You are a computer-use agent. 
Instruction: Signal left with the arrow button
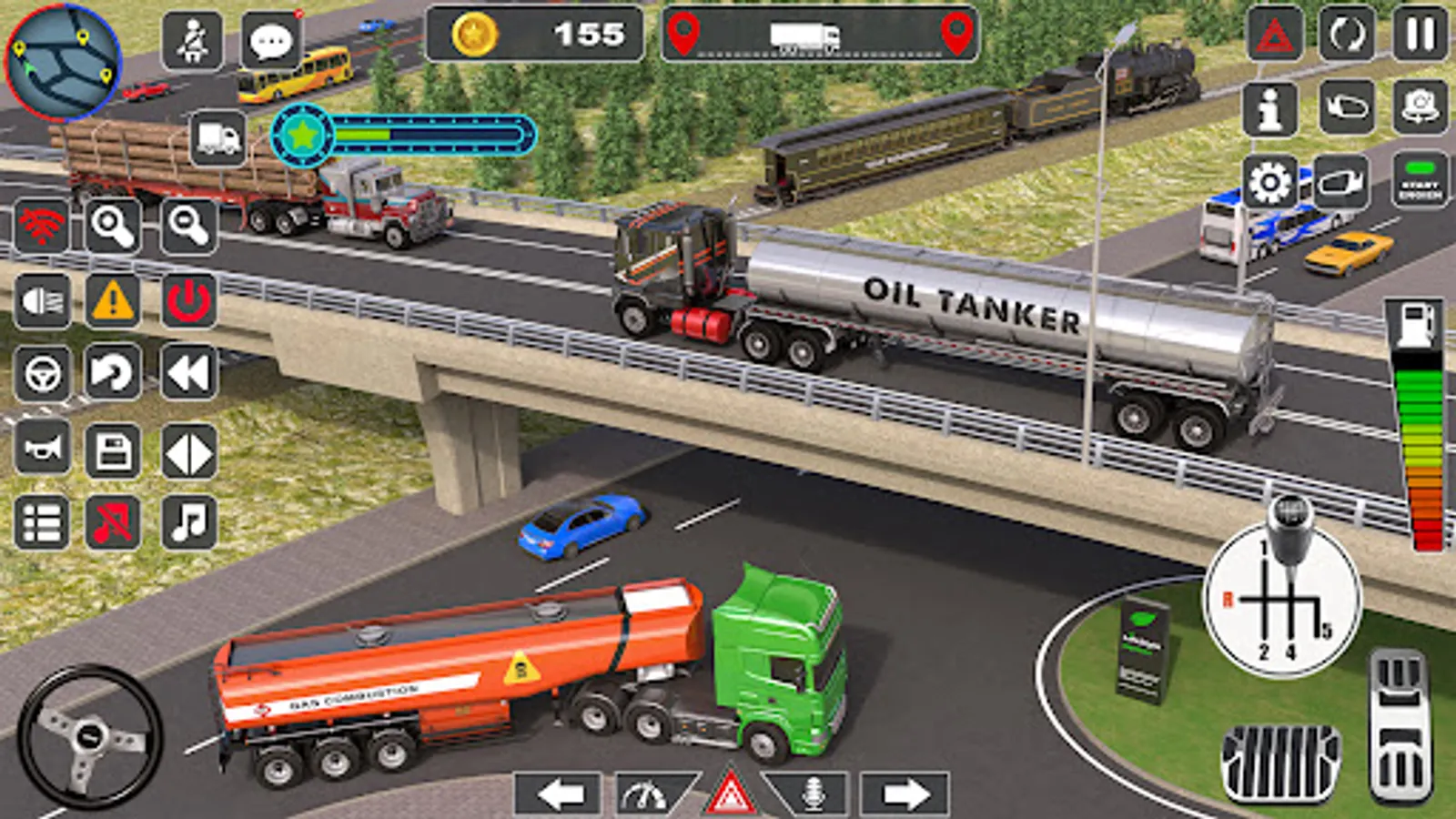point(559,794)
